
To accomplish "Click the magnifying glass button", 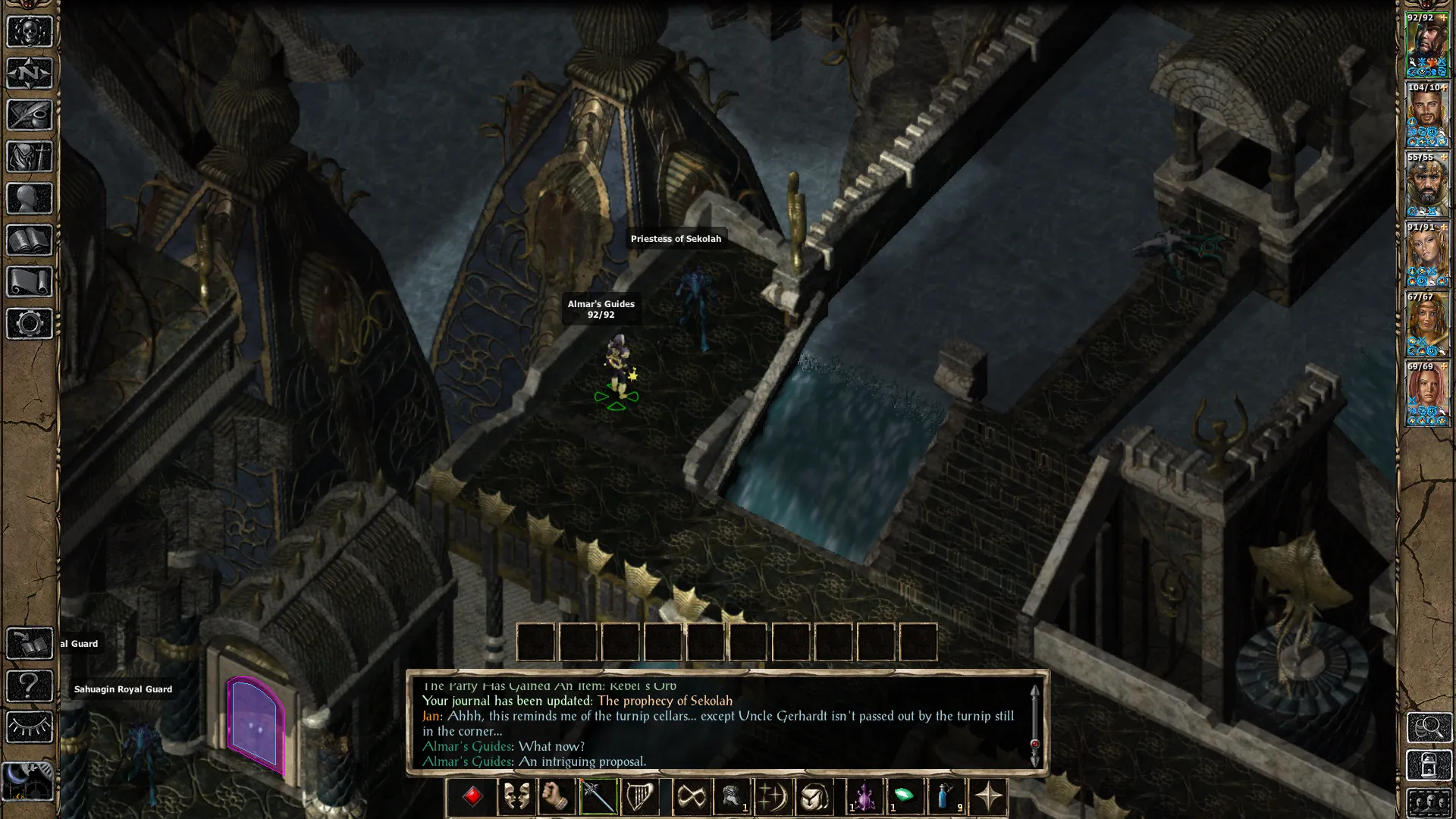I will pyautogui.click(x=1429, y=728).
